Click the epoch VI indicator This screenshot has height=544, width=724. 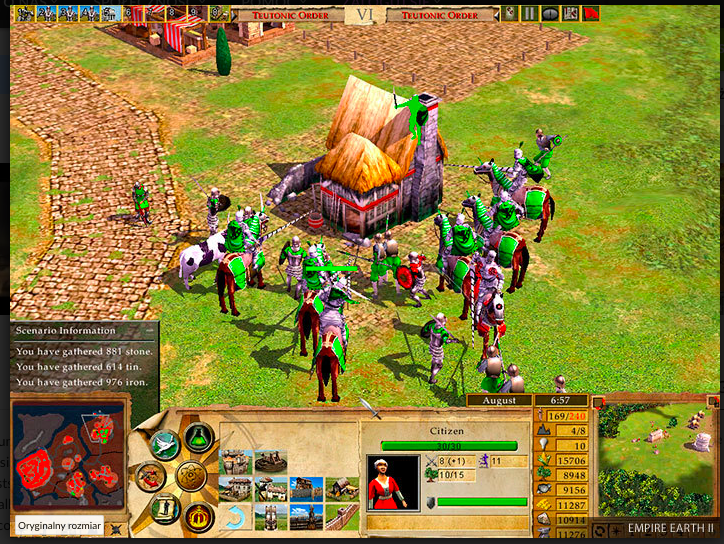click(363, 15)
